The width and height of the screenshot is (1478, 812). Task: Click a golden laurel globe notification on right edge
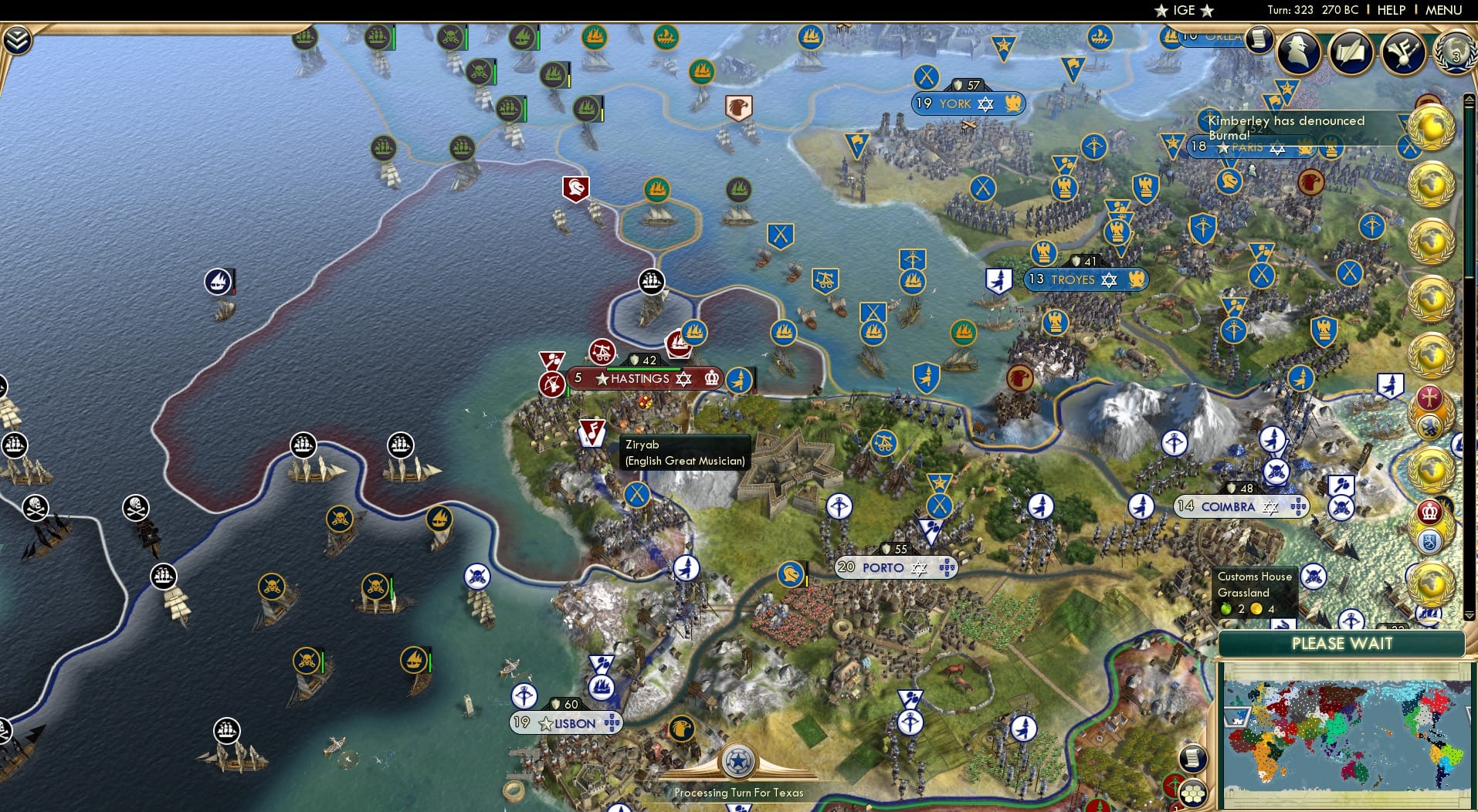(x=1433, y=131)
